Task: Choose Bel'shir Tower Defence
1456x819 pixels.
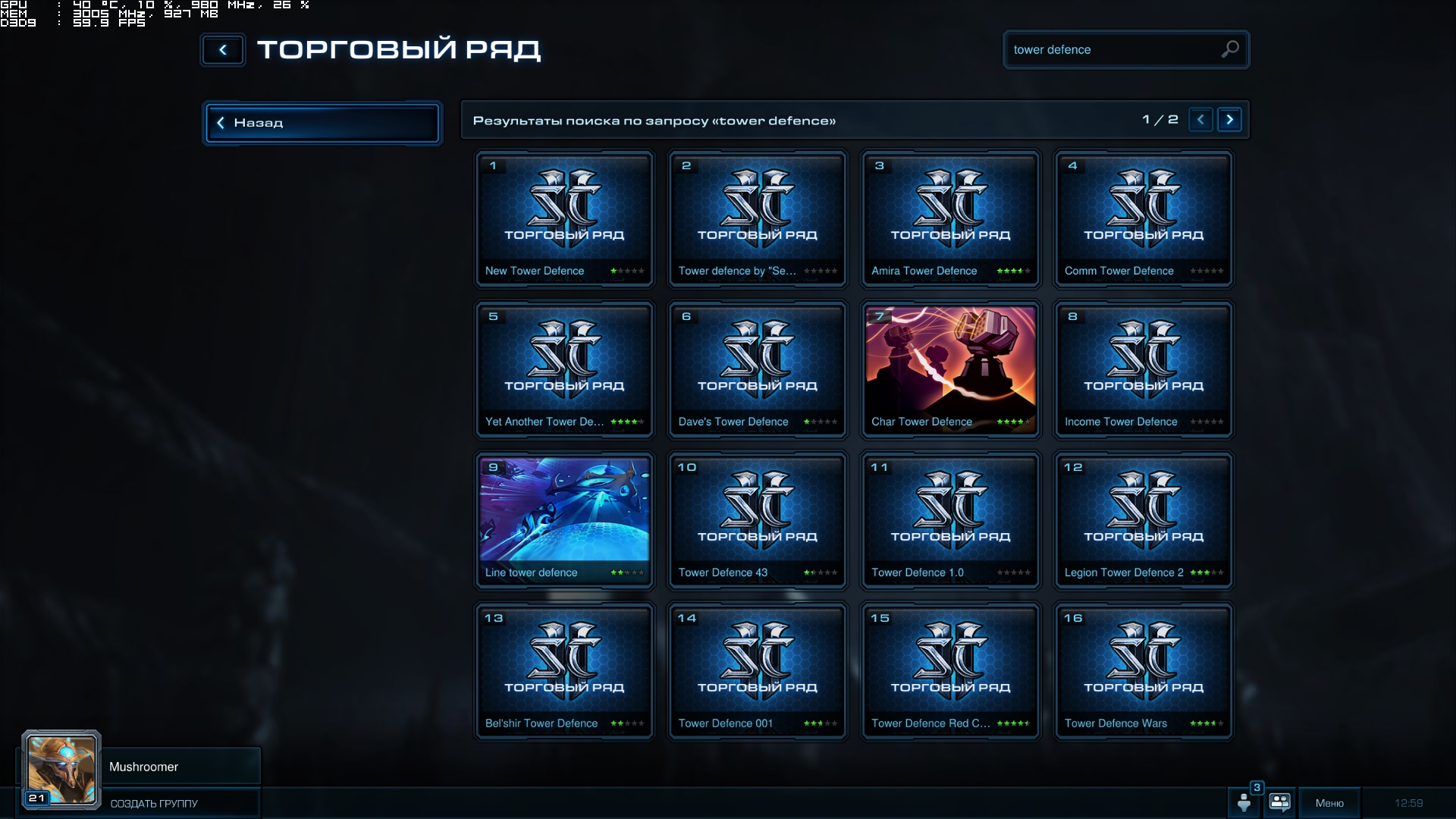Action: 564,672
